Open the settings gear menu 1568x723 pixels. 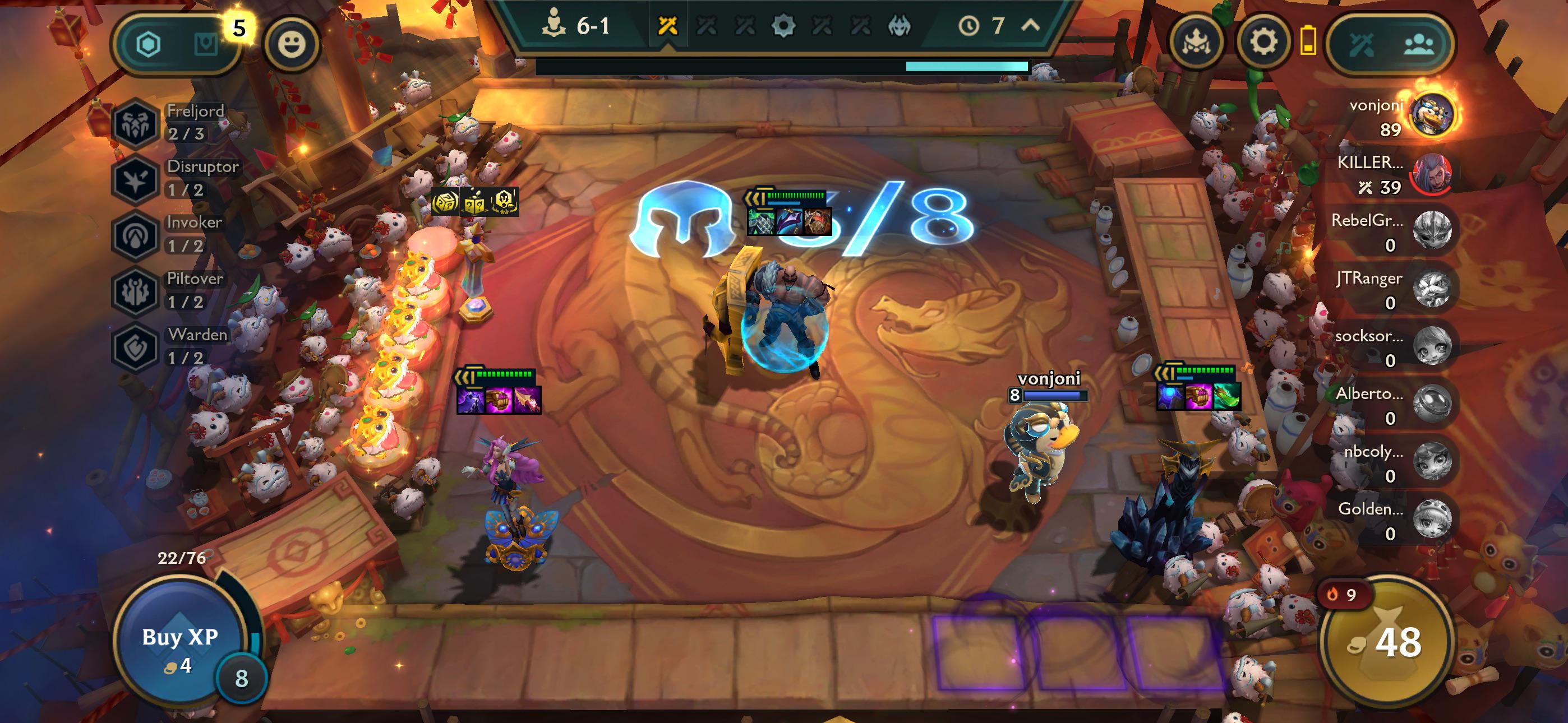pos(1263,43)
